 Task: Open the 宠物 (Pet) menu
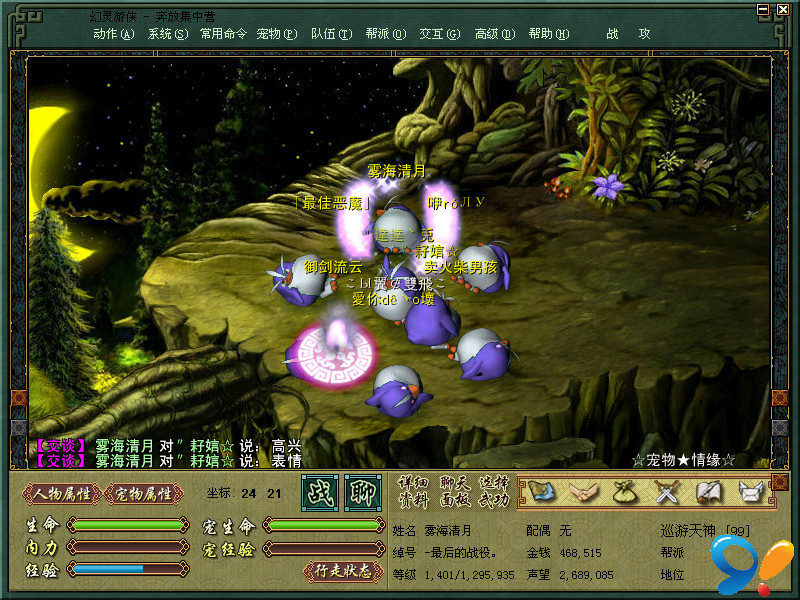pos(276,33)
